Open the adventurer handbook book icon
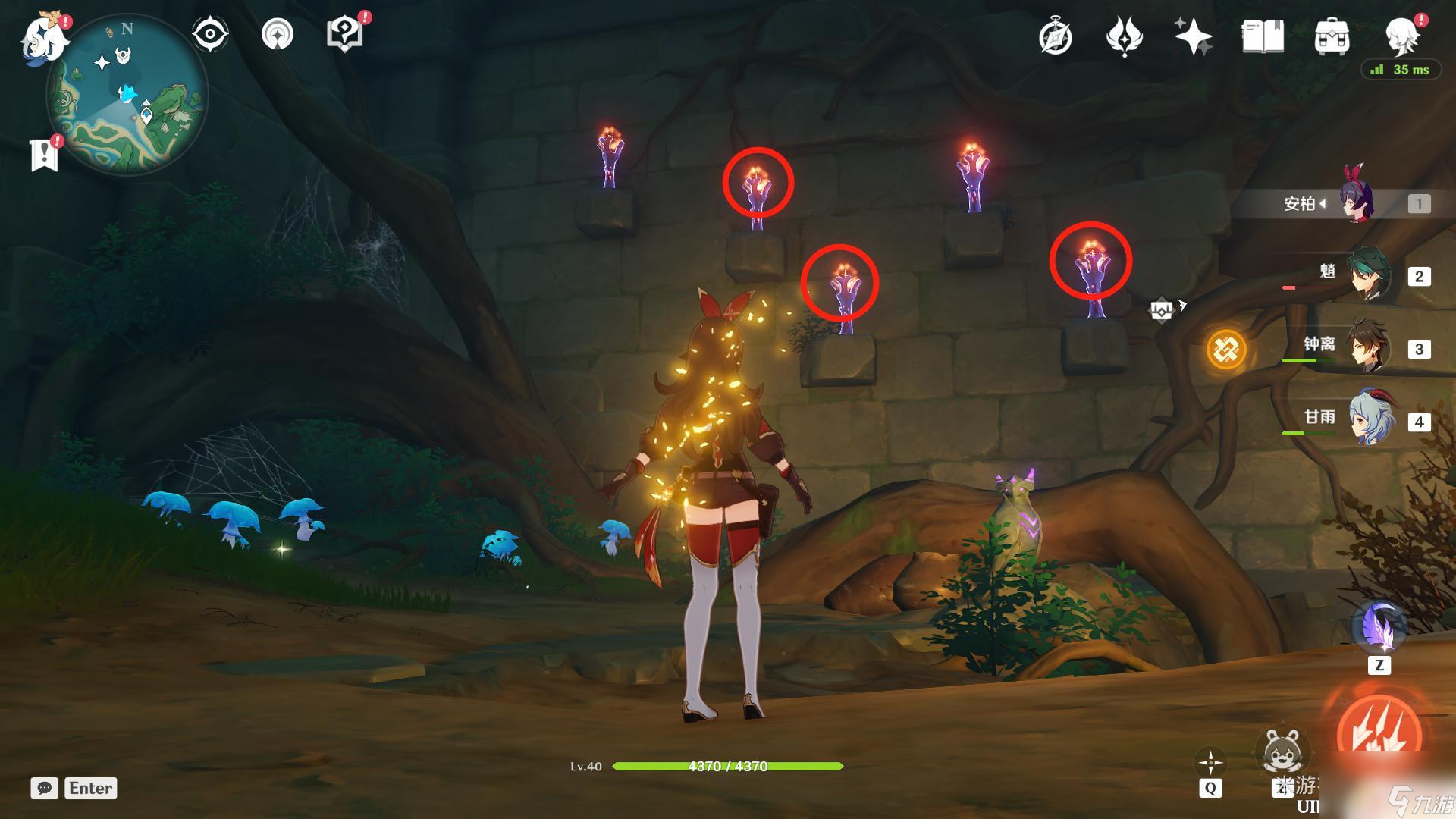Viewport: 1456px width, 819px height. [x=1263, y=36]
